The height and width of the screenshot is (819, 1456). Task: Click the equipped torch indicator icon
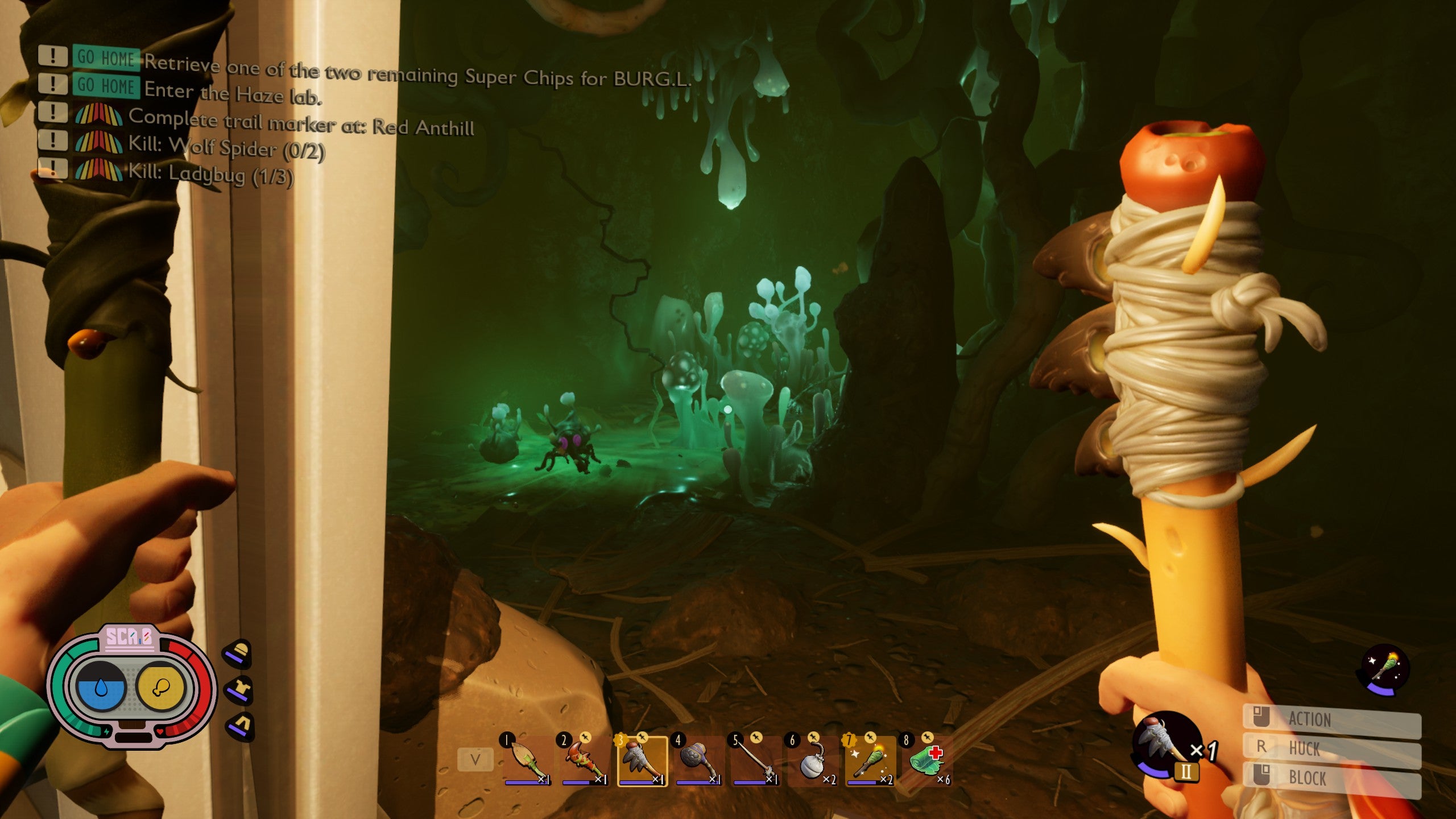click(1384, 669)
